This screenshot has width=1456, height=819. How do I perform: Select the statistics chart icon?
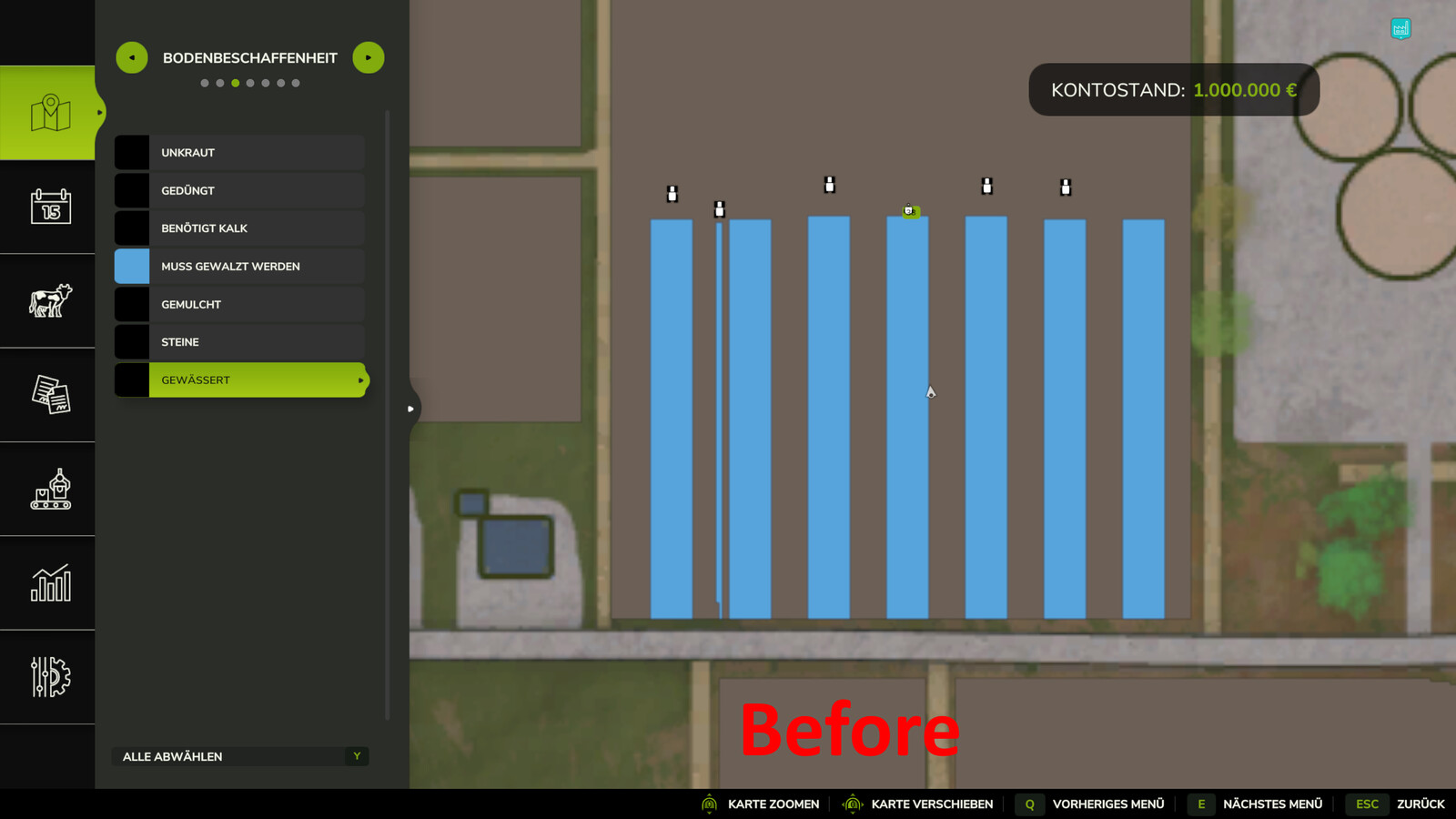[50, 582]
